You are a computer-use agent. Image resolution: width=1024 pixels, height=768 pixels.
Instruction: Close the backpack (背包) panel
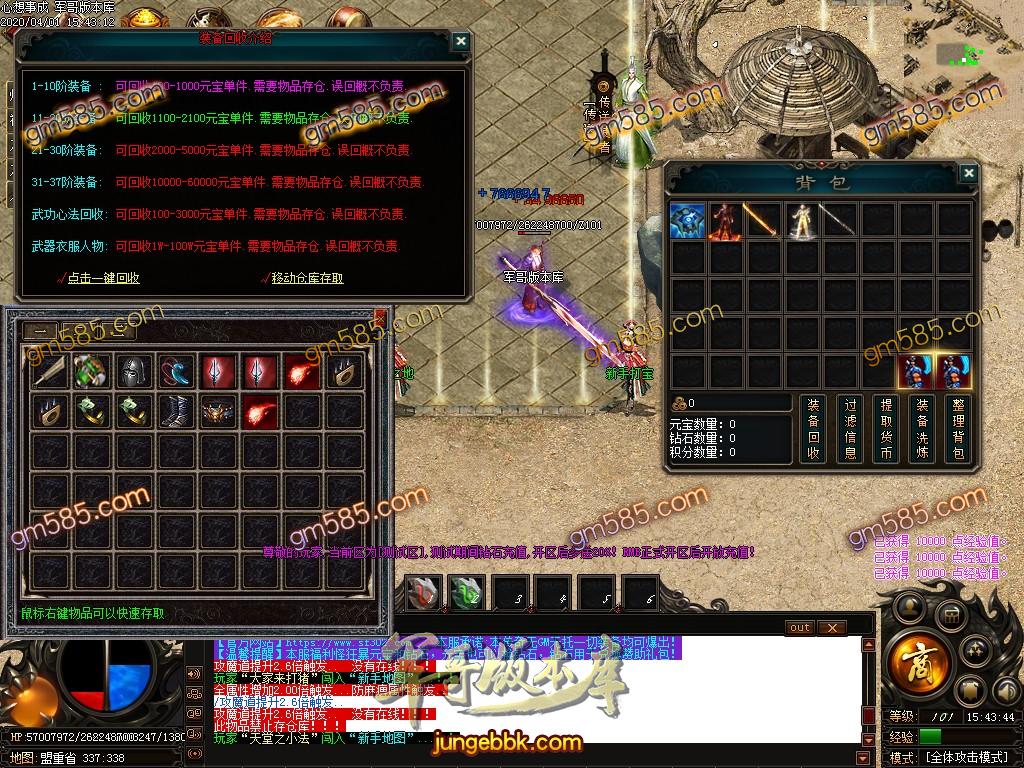tap(967, 173)
